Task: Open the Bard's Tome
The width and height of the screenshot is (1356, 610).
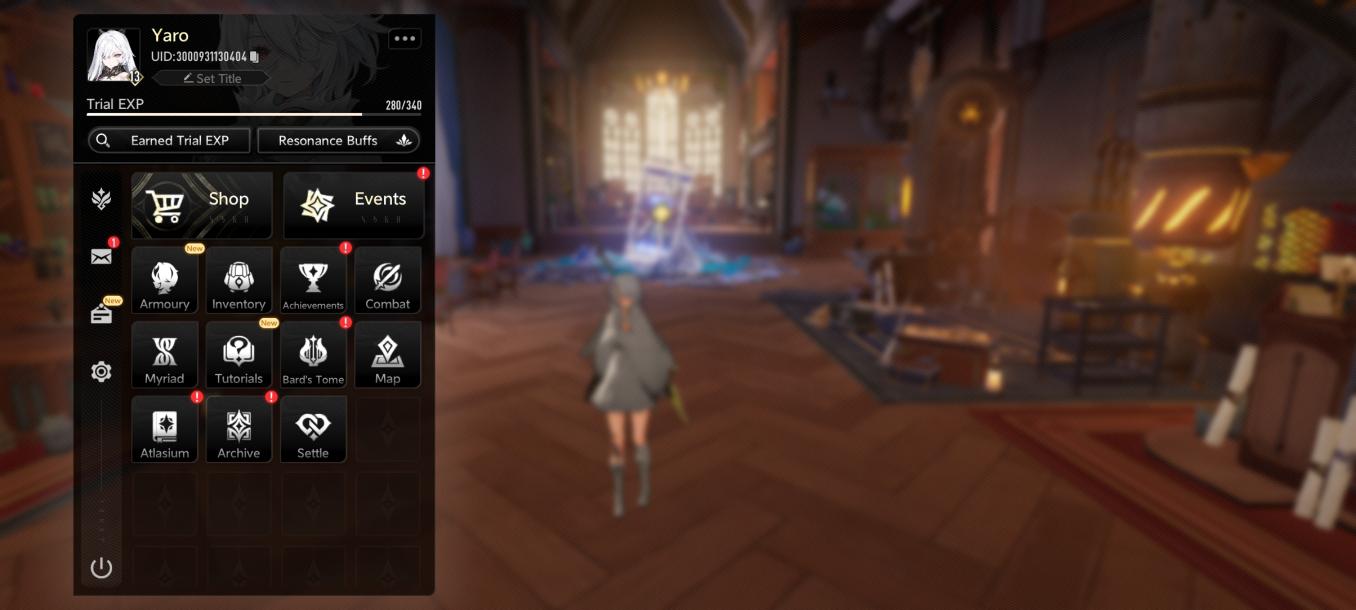Action: [313, 355]
